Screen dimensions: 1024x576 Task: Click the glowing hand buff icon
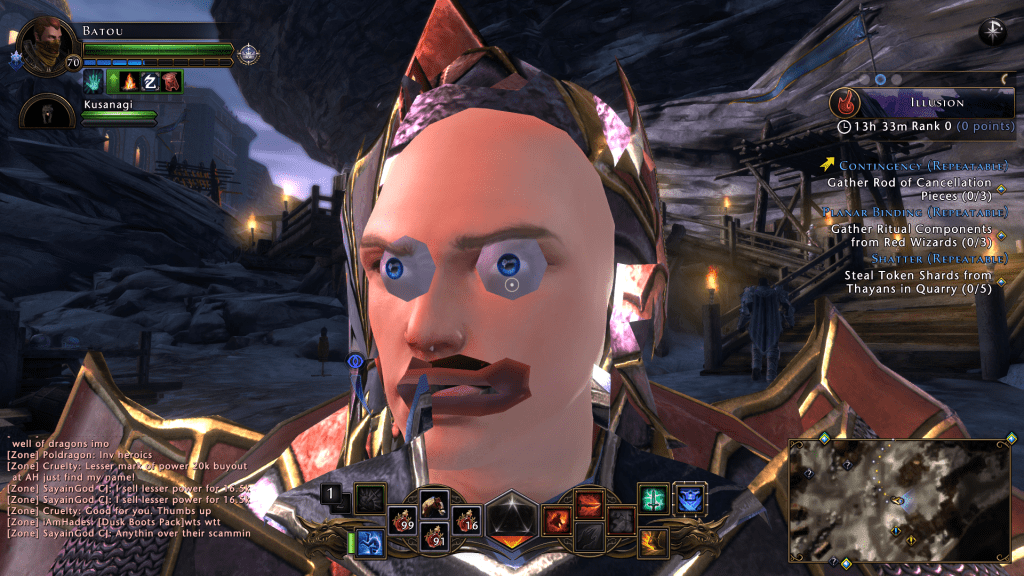93,81
